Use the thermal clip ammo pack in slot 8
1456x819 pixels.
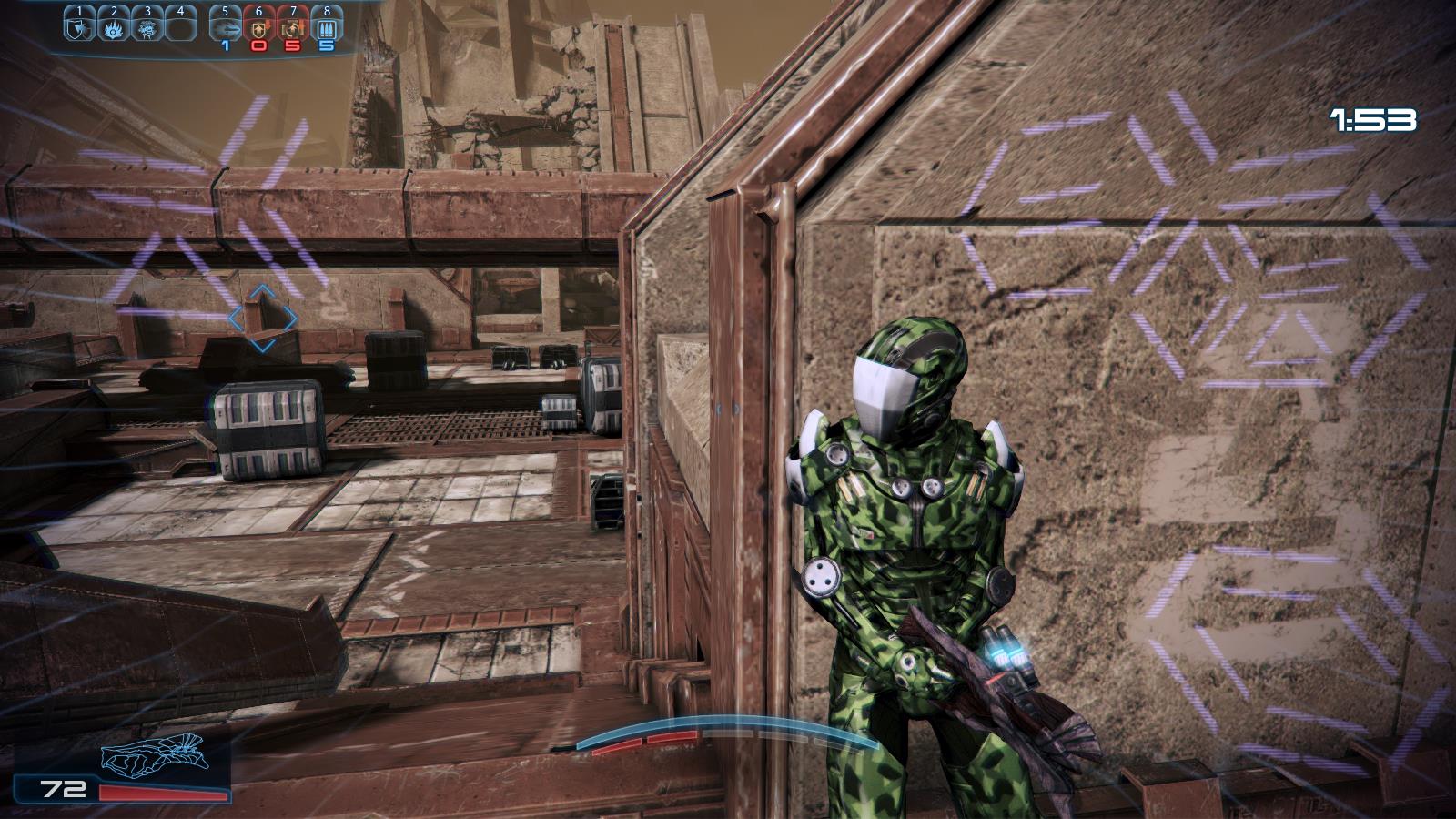click(x=326, y=29)
